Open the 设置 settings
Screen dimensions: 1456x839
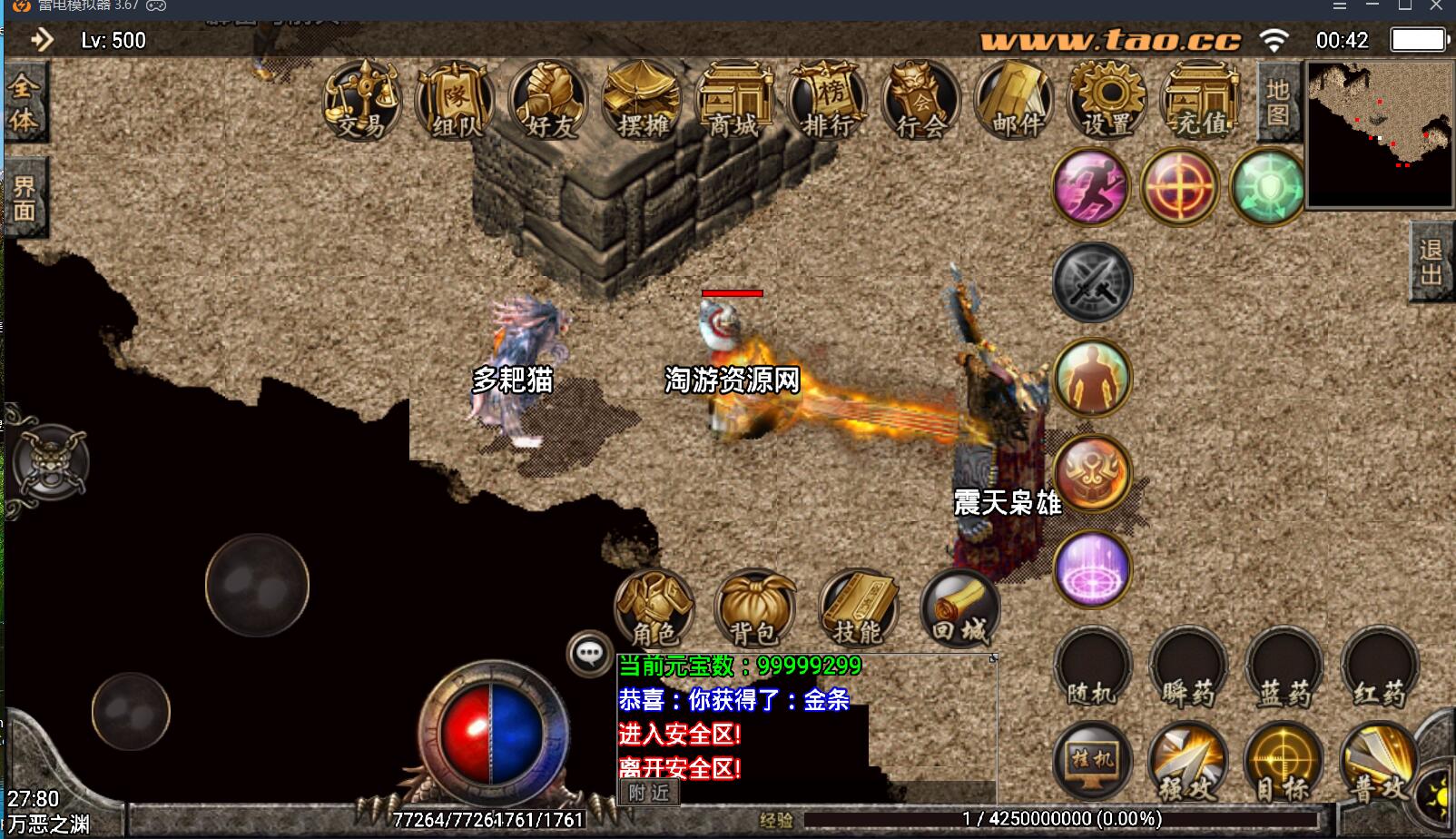1107,101
